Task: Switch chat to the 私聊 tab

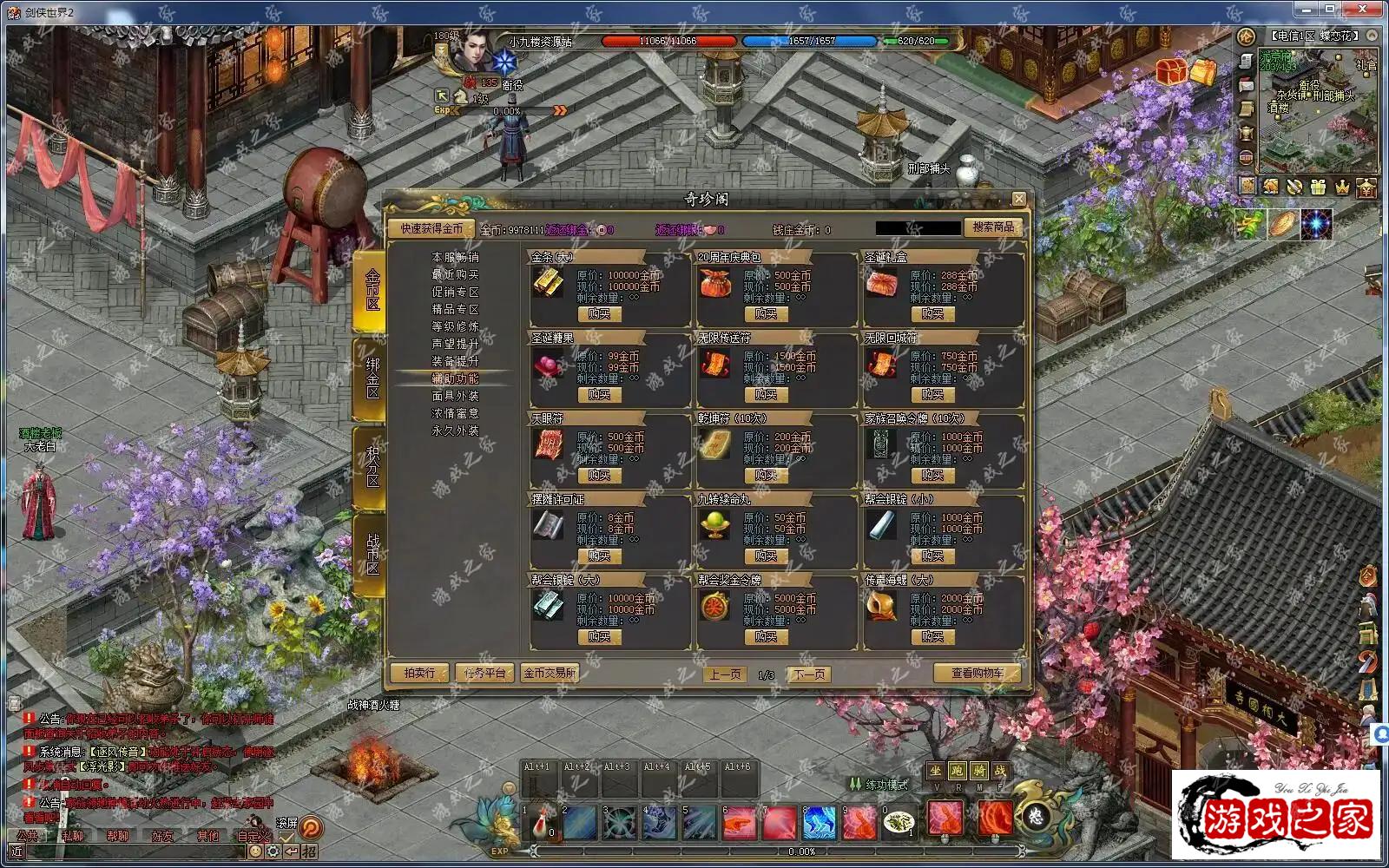Action: pos(72,836)
